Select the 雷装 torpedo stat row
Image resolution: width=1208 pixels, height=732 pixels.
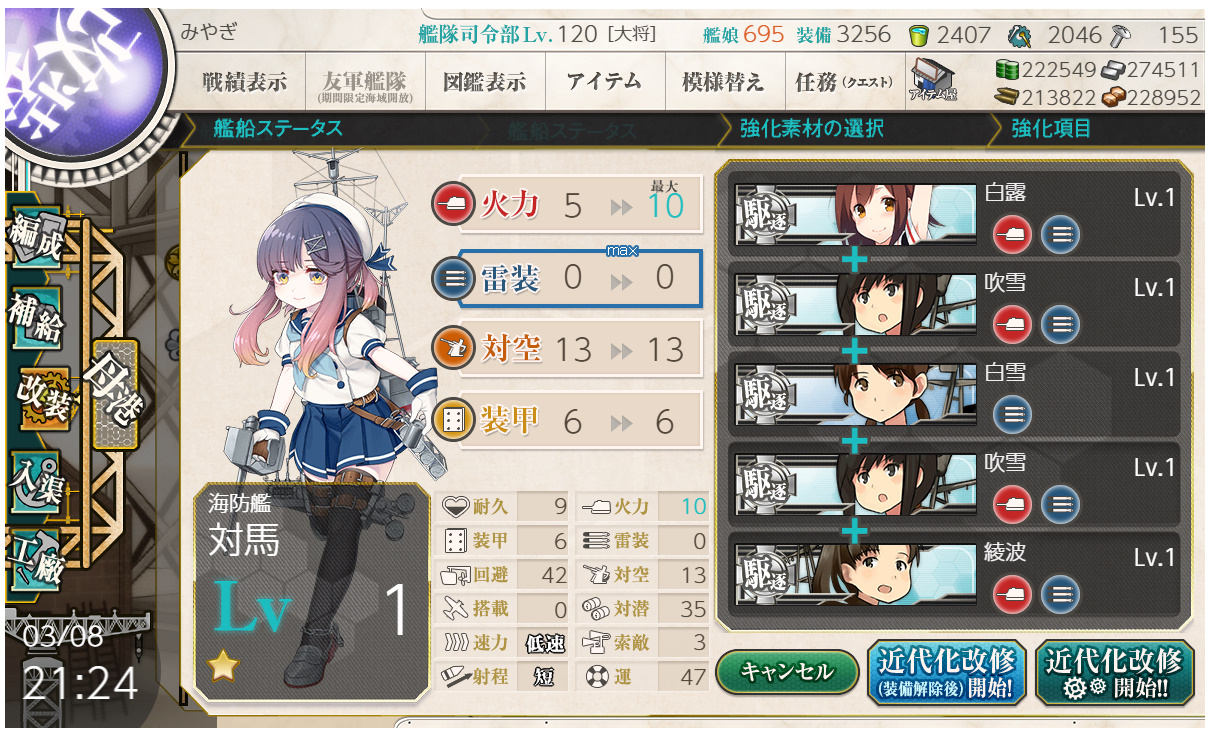point(580,279)
